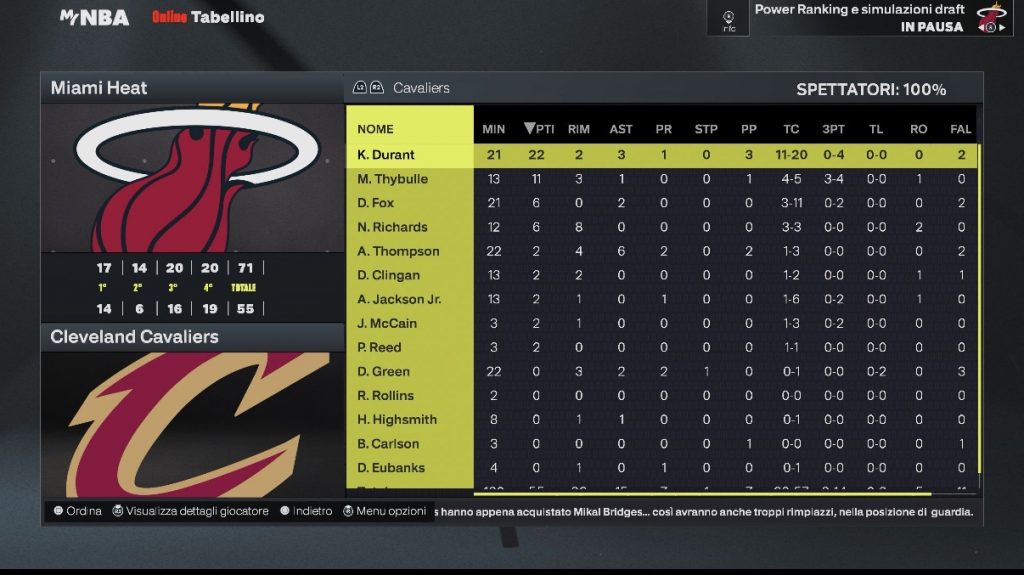Select D. Clingan's stat line
Viewport: 1024px width, 575px height.
[x=388, y=275]
